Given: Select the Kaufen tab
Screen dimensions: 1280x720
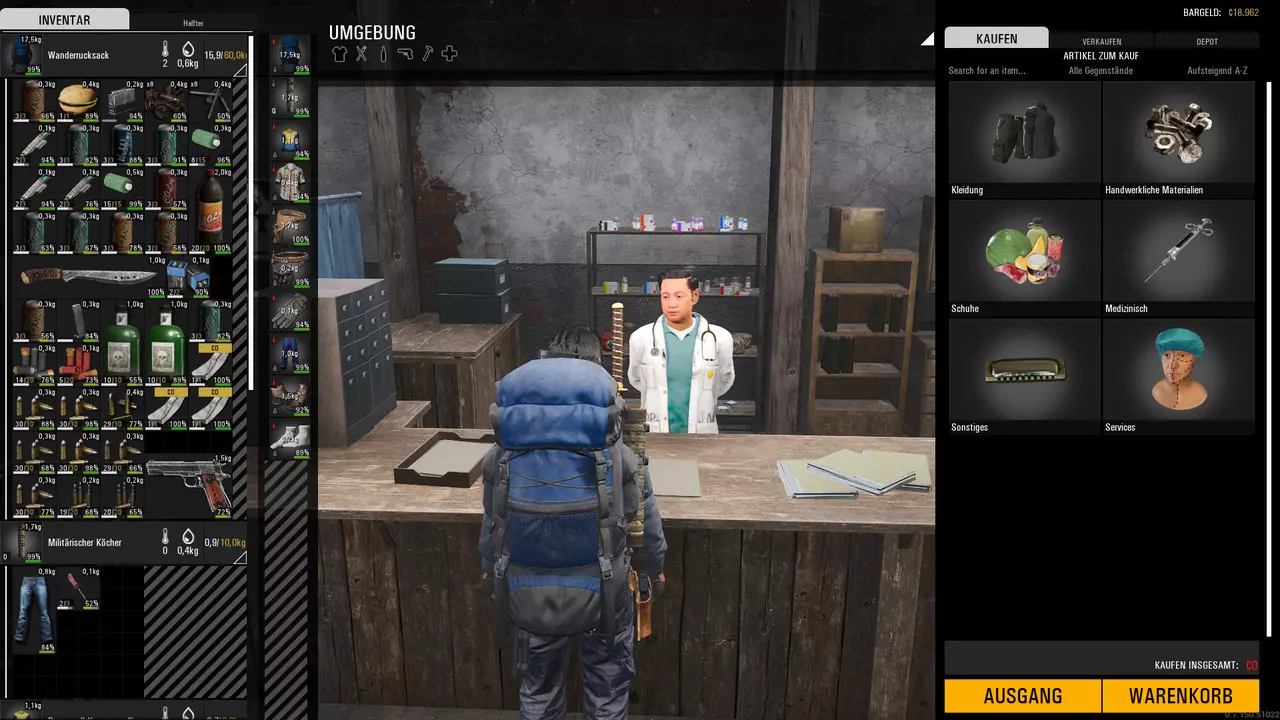Looking at the screenshot, I should pos(996,39).
